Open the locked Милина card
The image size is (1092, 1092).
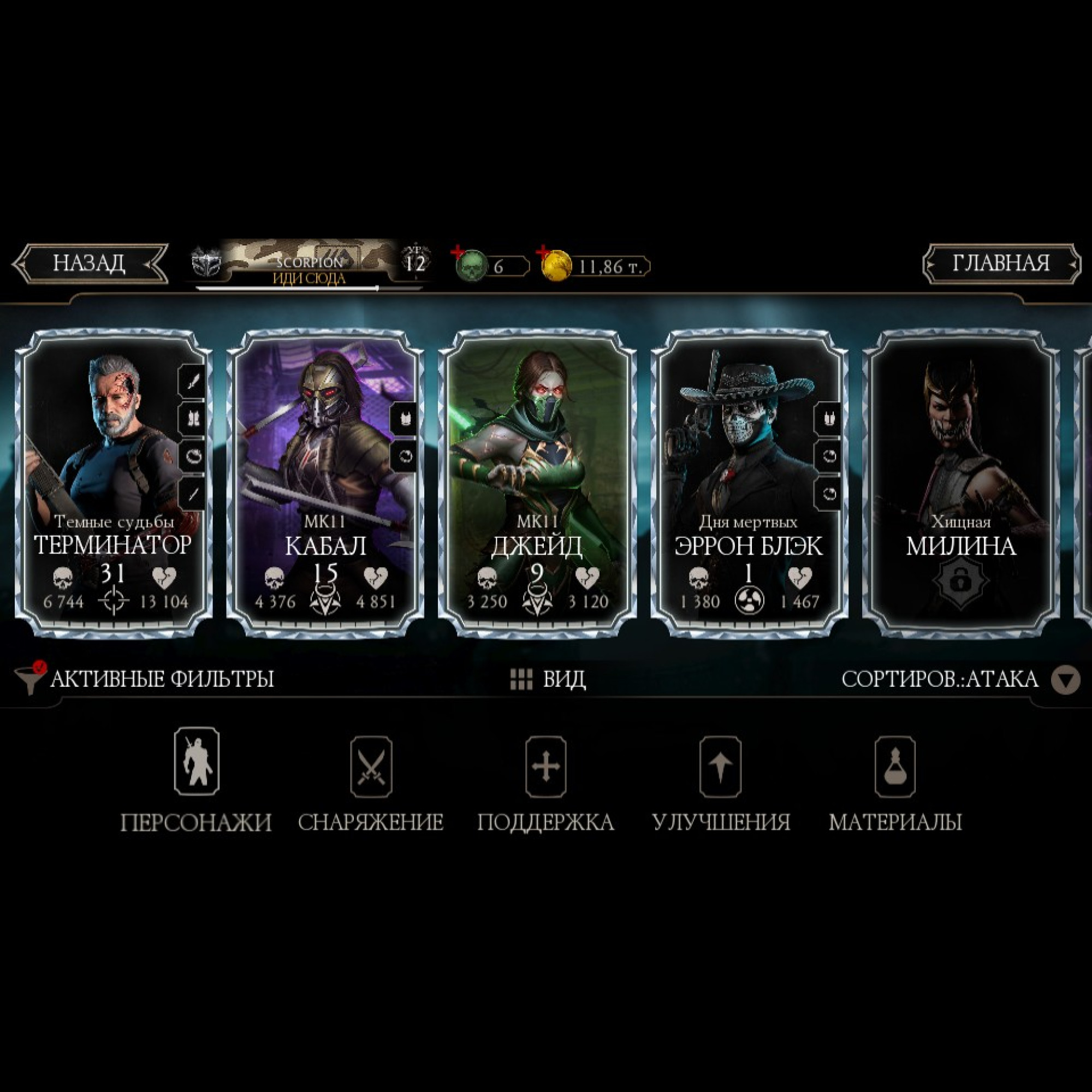click(961, 483)
